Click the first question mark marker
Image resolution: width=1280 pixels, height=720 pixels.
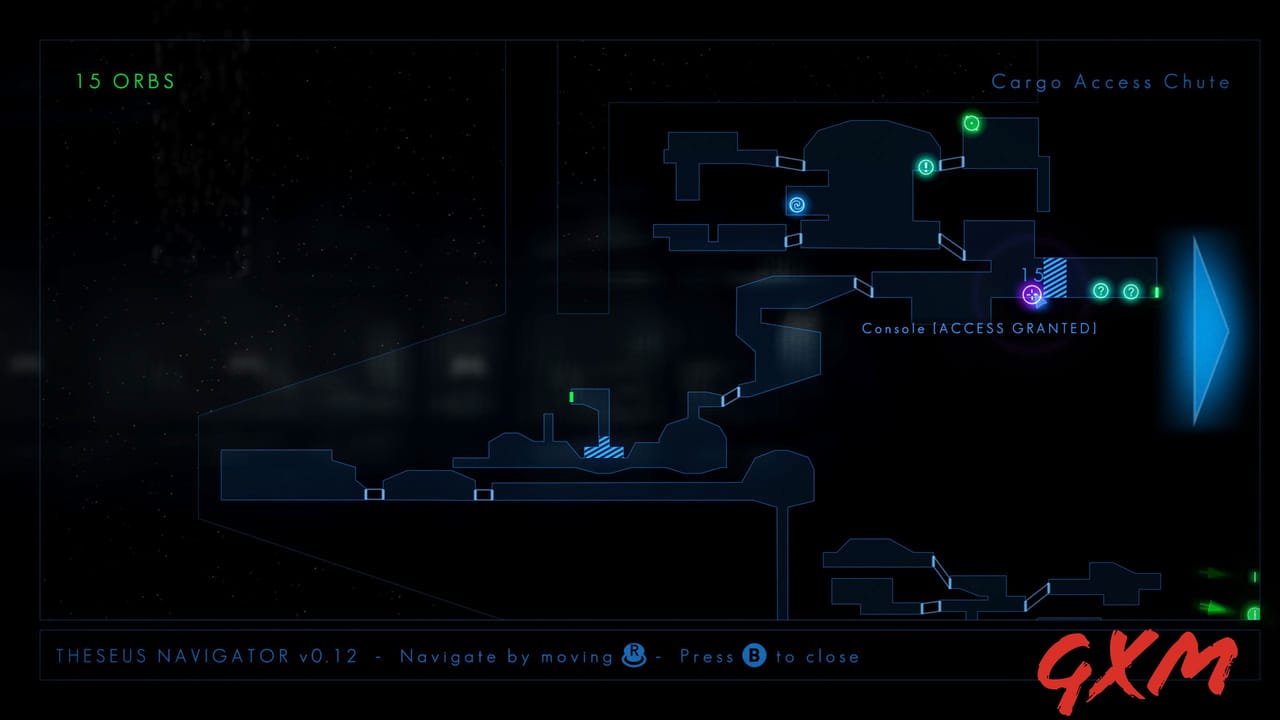click(1100, 291)
